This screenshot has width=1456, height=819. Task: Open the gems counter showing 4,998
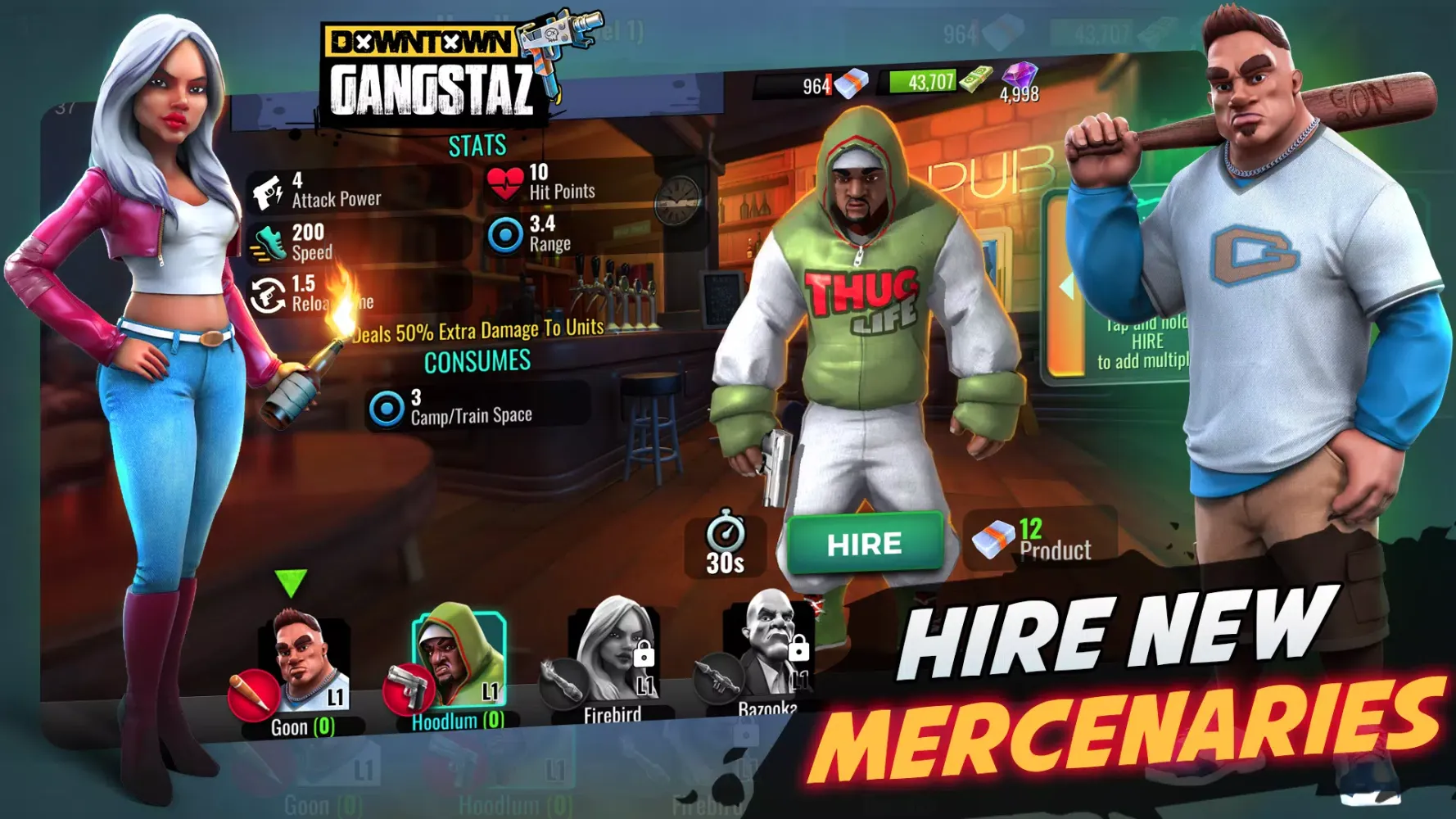click(x=1019, y=80)
